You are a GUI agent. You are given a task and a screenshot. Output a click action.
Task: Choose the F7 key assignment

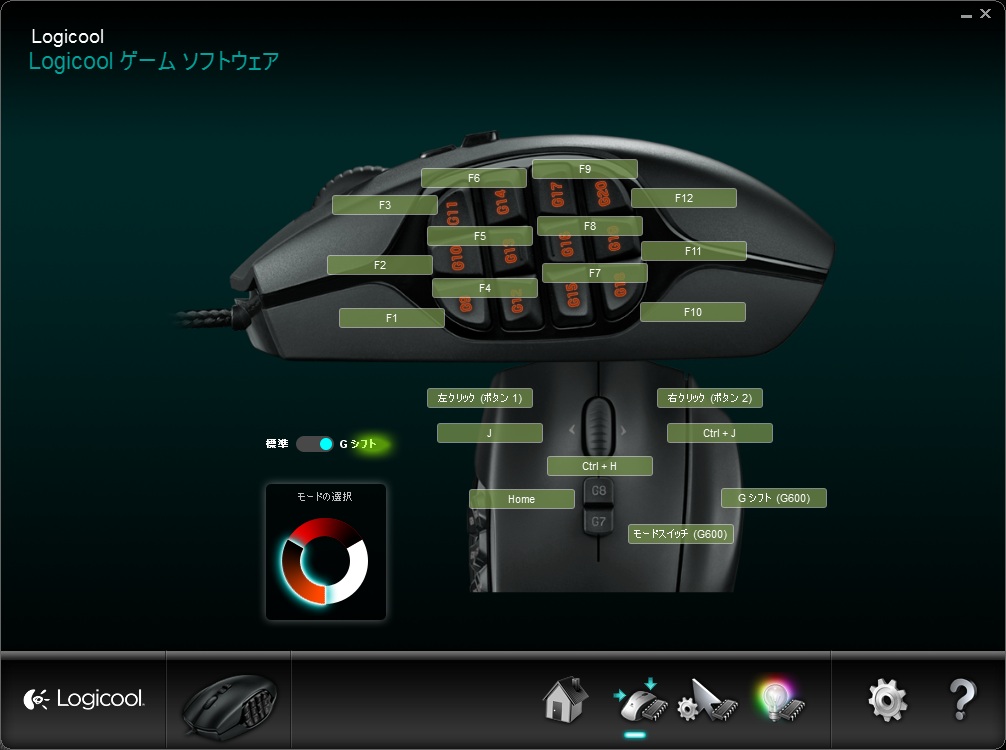(594, 273)
